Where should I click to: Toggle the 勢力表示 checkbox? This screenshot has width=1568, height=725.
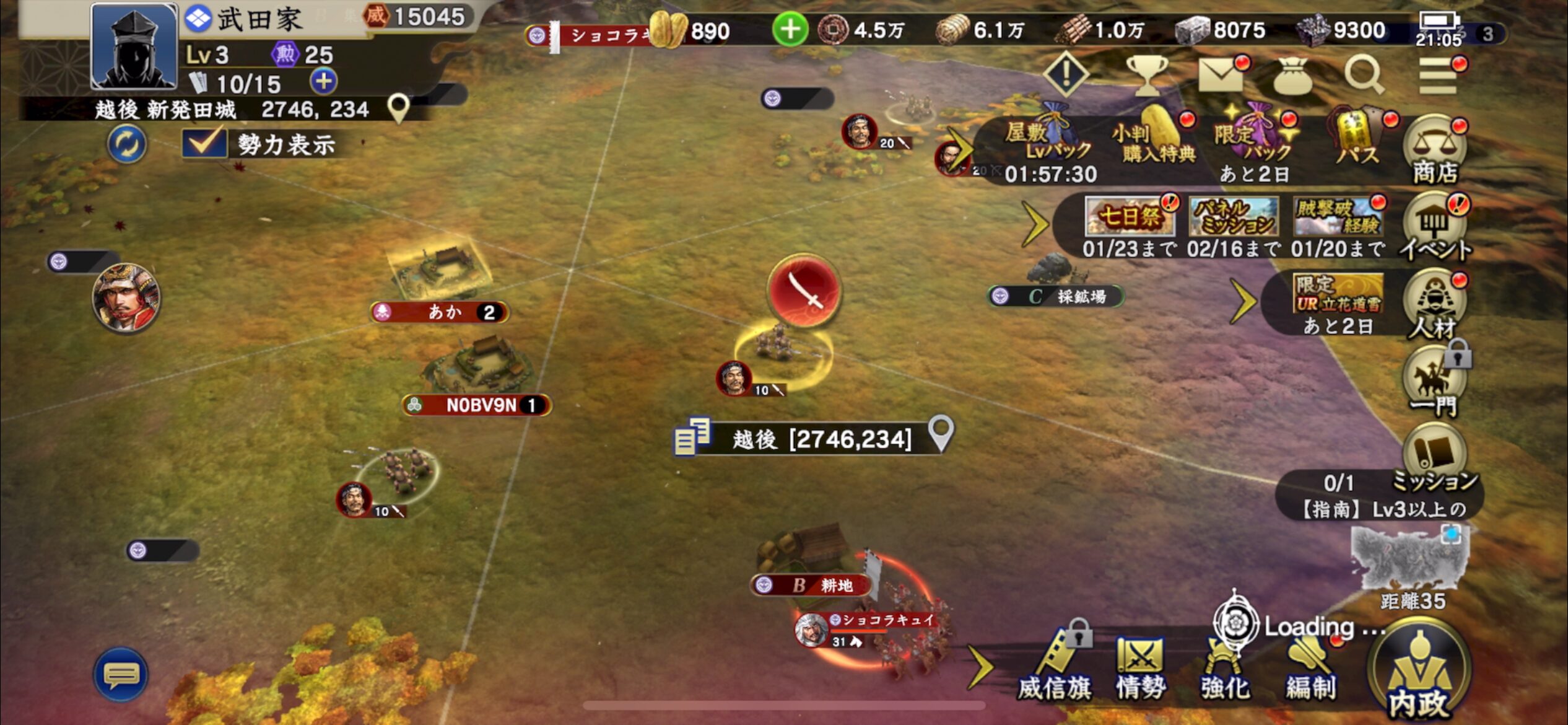(204, 143)
